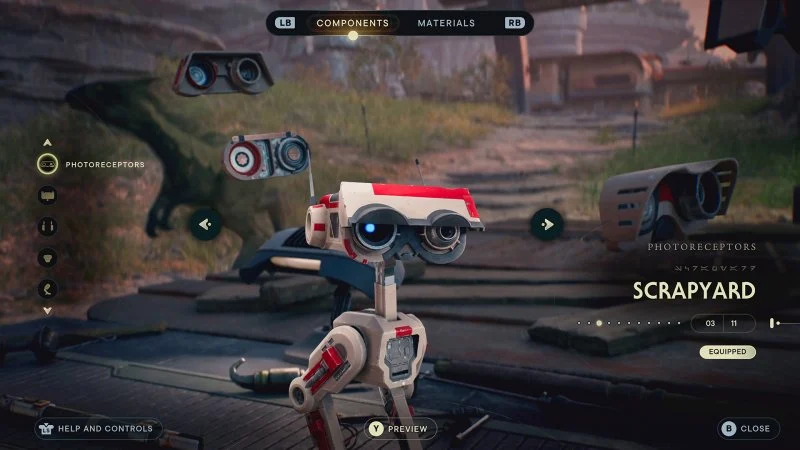Close the customization screen
The width and height of the screenshot is (800, 450).
coord(747,429)
